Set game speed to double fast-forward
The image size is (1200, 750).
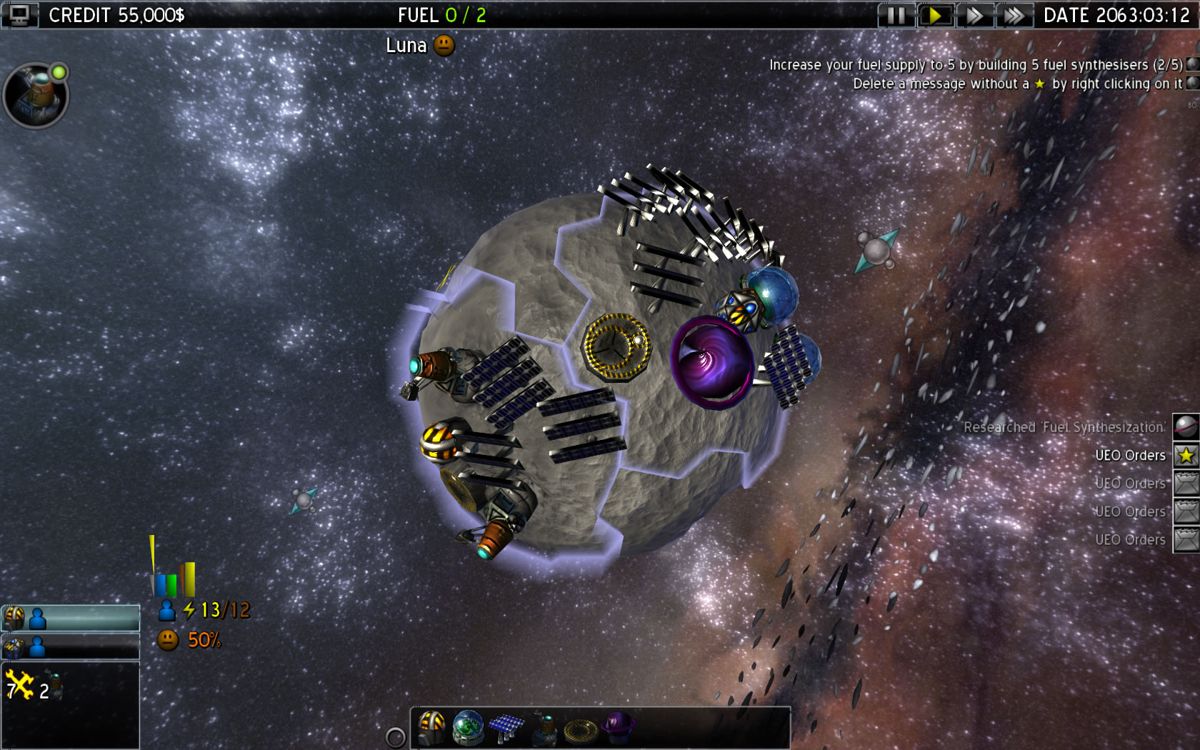tap(974, 15)
